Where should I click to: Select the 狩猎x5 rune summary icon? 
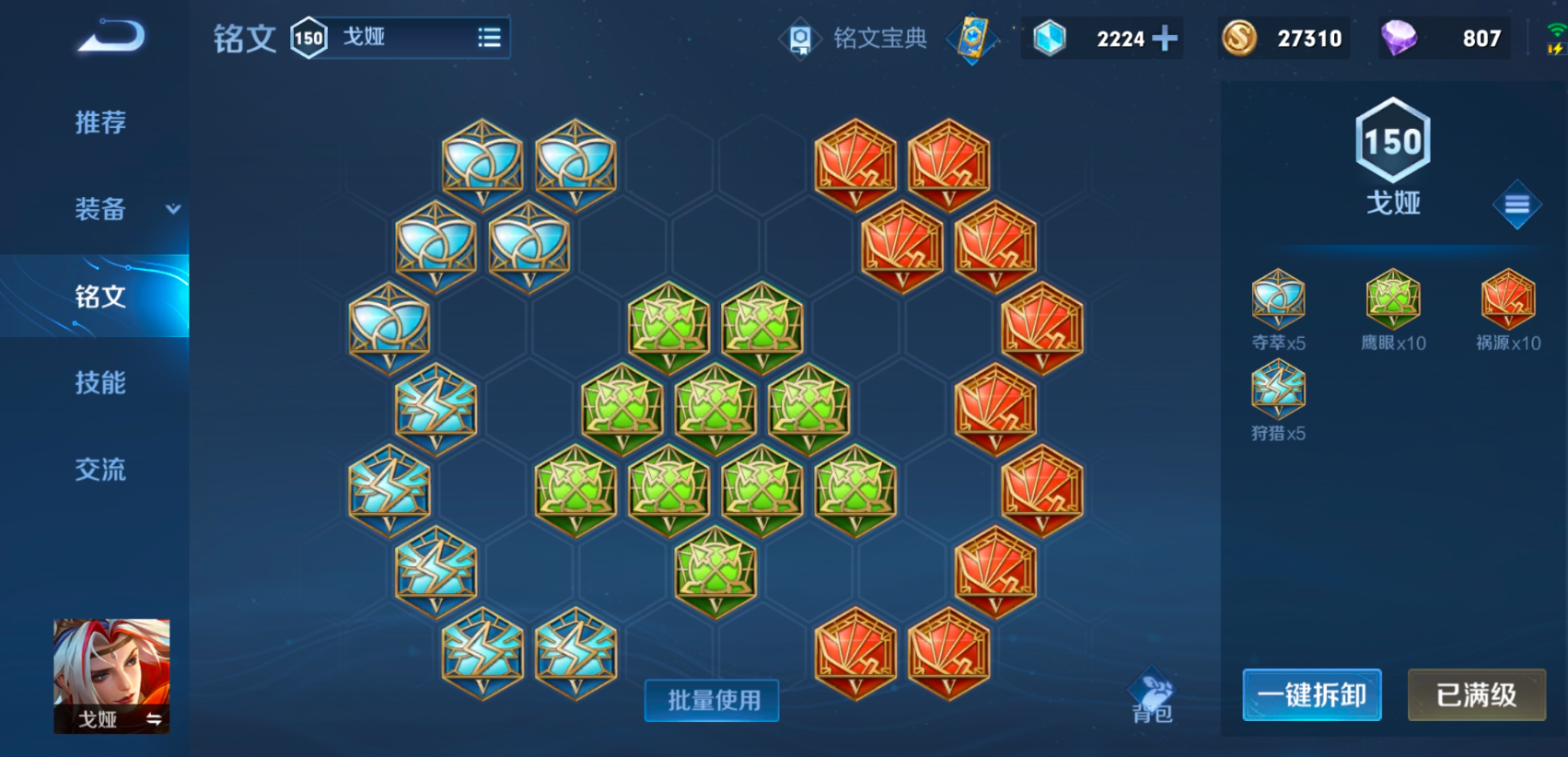pos(1278,390)
